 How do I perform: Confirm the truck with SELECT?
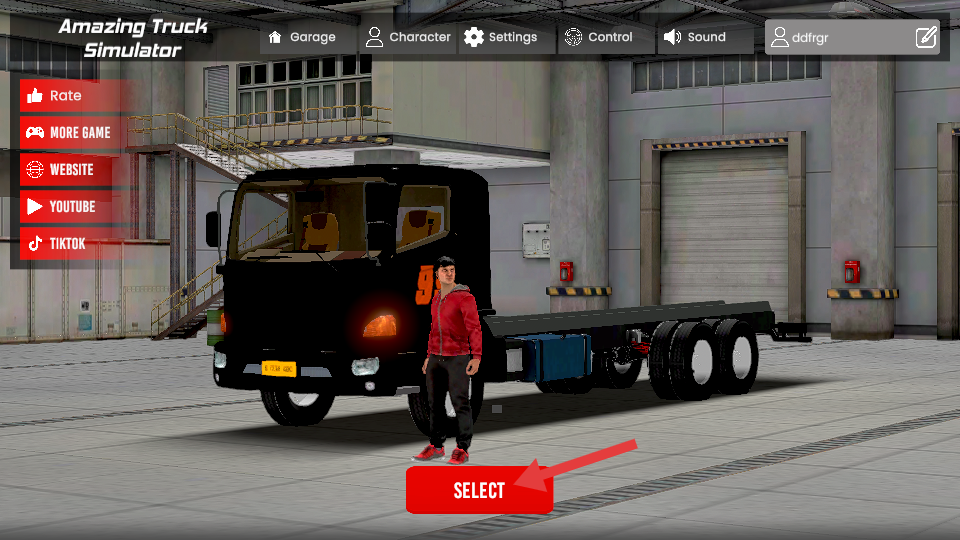click(x=479, y=490)
